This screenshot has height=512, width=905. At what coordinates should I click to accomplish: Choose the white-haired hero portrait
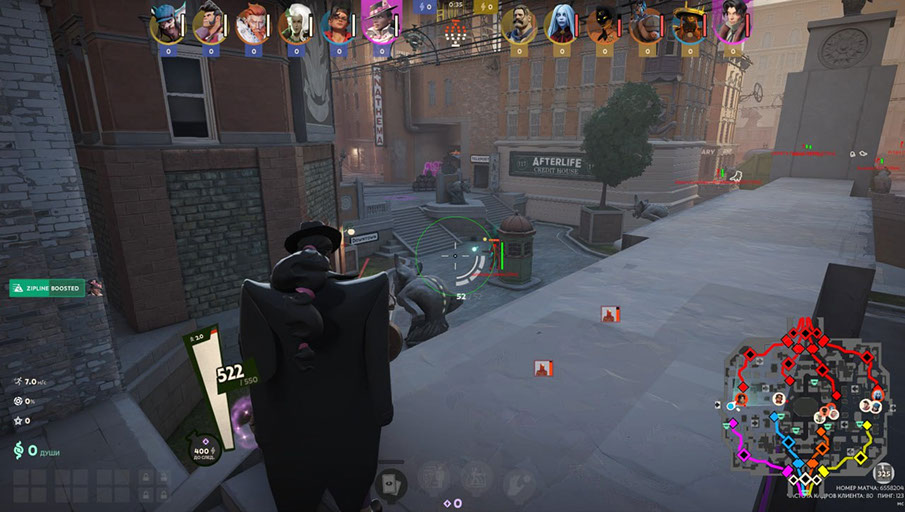click(297, 24)
